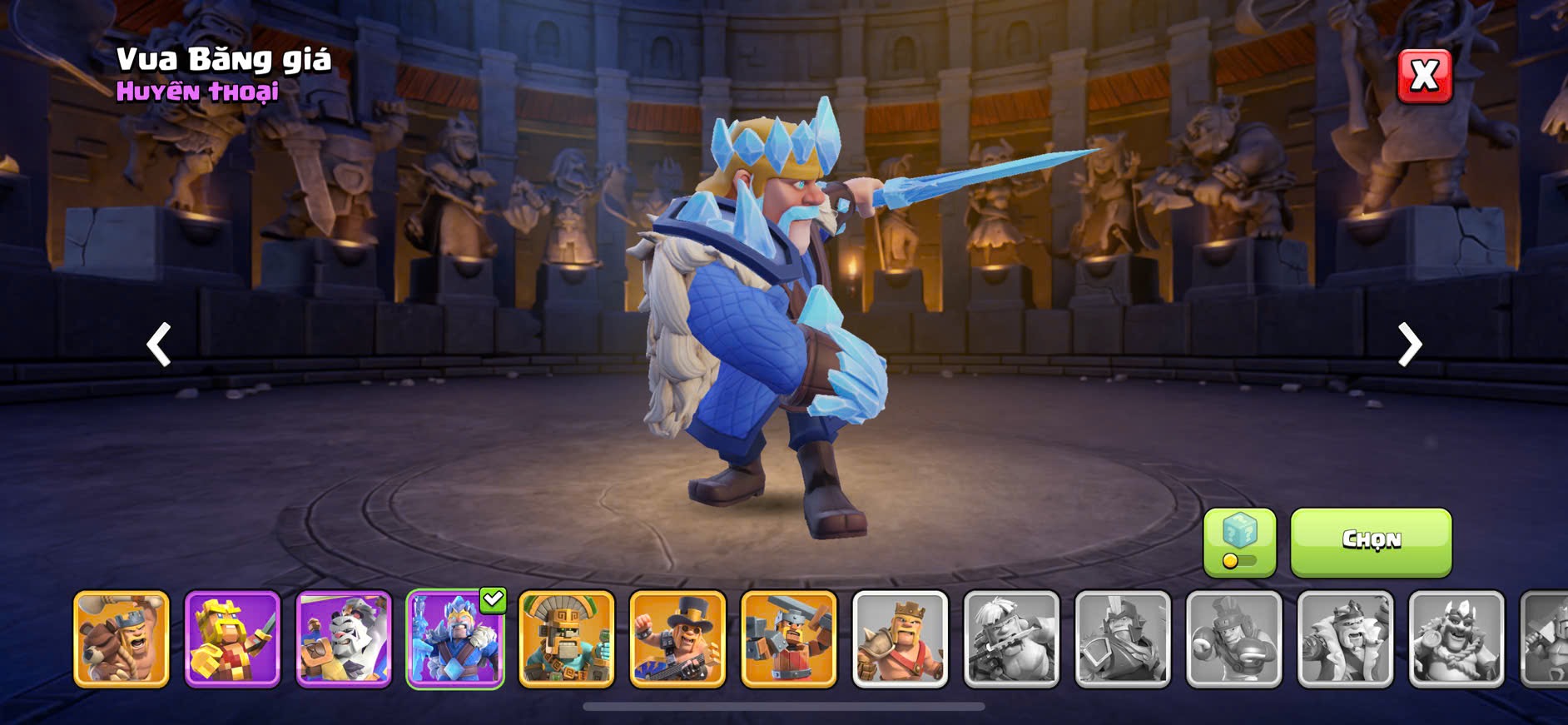1568x725 pixels.
Task: Confirm the skin with the green Chọn button
Action: pos(1371,542)
